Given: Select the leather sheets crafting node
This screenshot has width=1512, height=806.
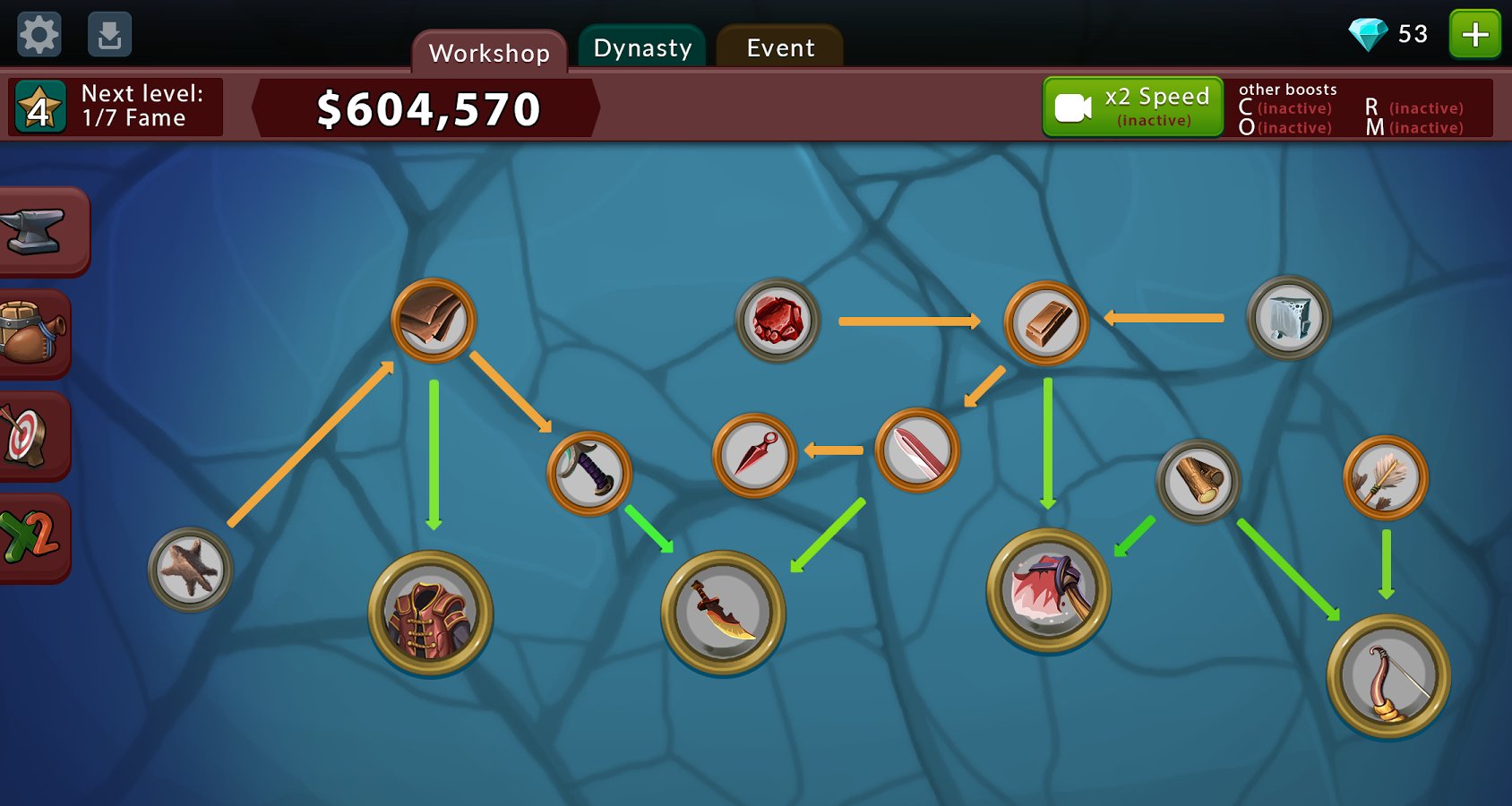Looking at the screenshot, I should (433, 321).
